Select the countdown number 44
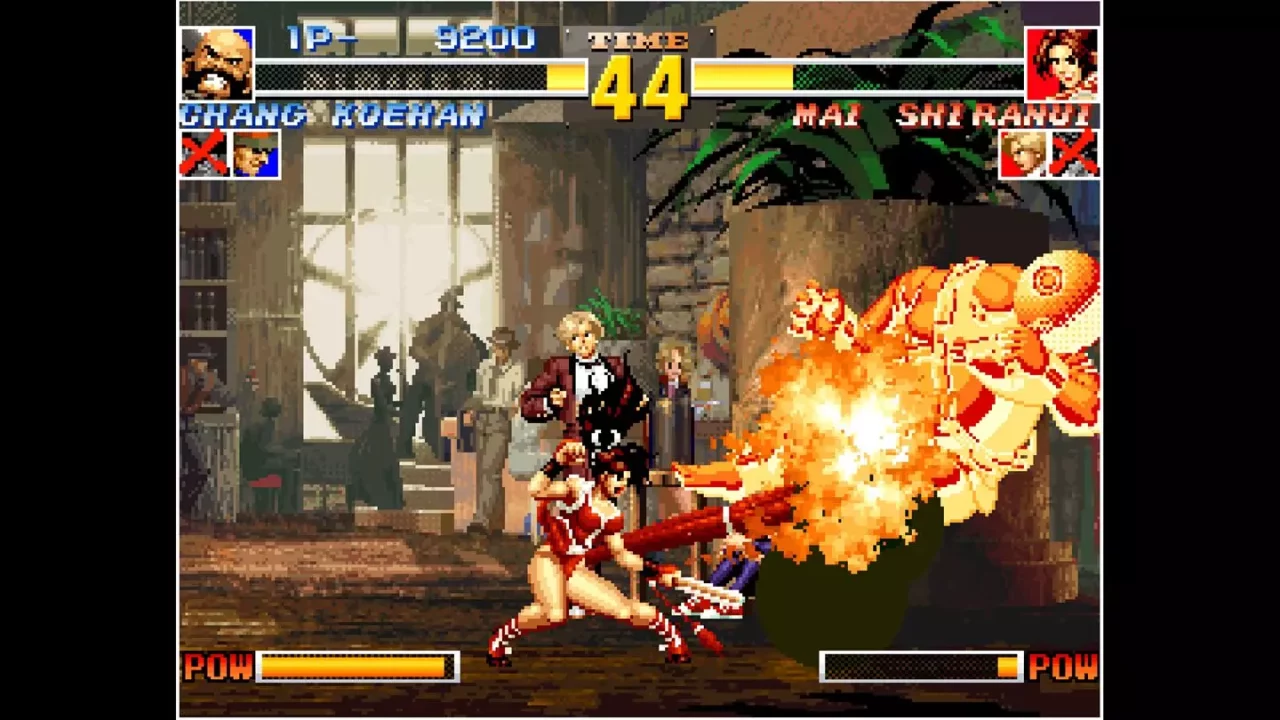This screenshot has height=720, width=1280. point(638,85)
